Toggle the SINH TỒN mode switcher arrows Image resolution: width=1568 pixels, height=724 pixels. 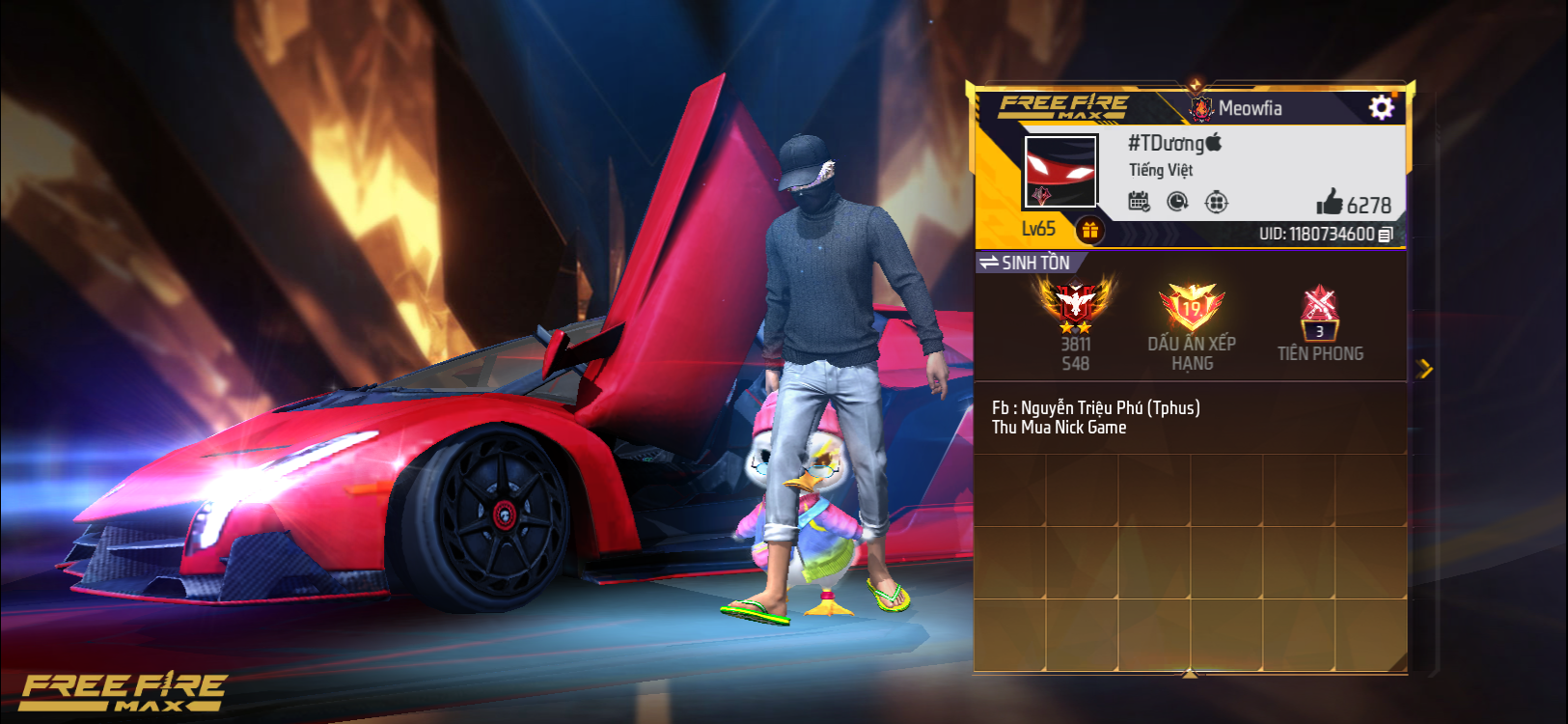pos(991,261)
